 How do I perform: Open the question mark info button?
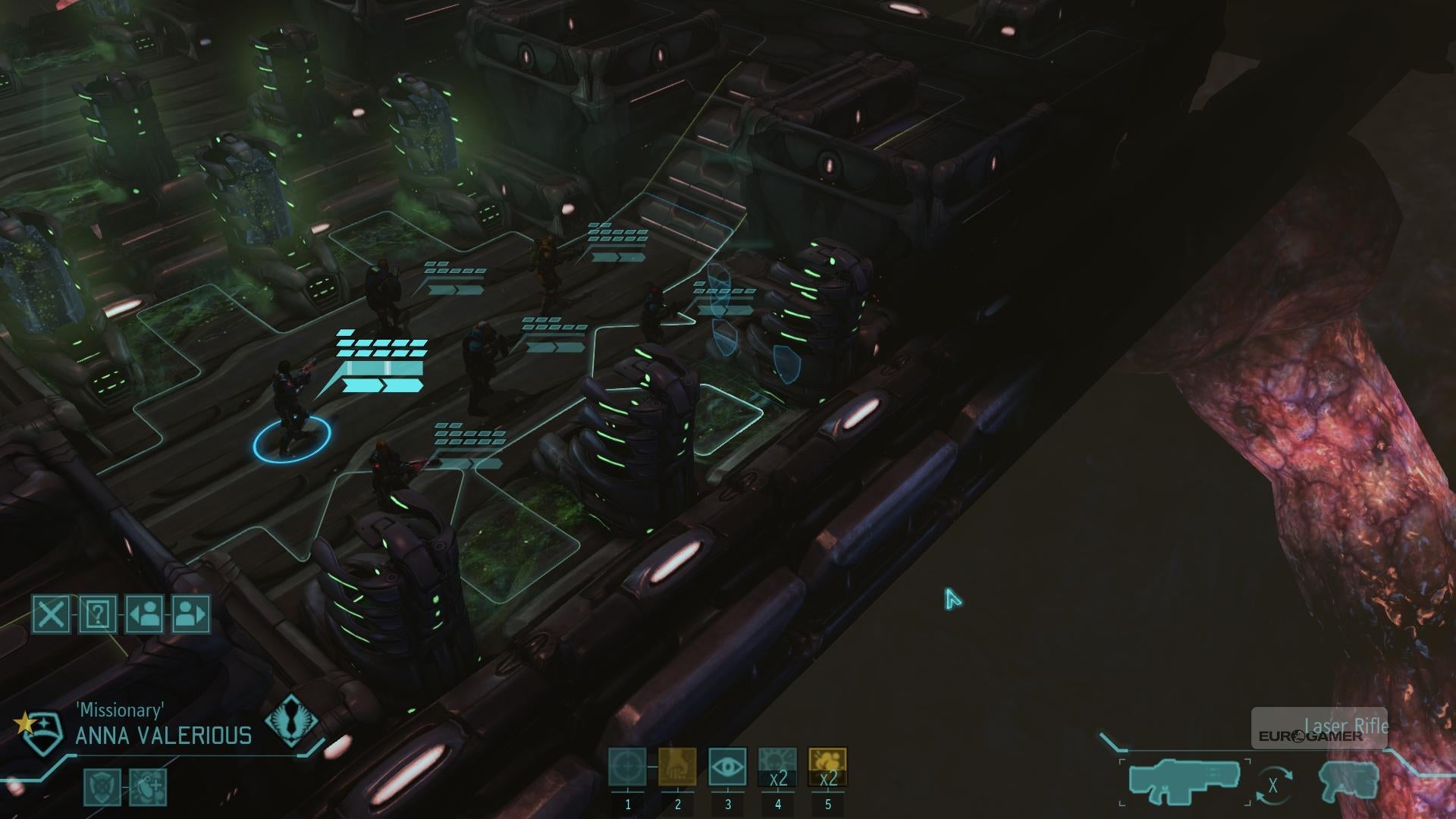pyautogui.click(x=98, y=613)
